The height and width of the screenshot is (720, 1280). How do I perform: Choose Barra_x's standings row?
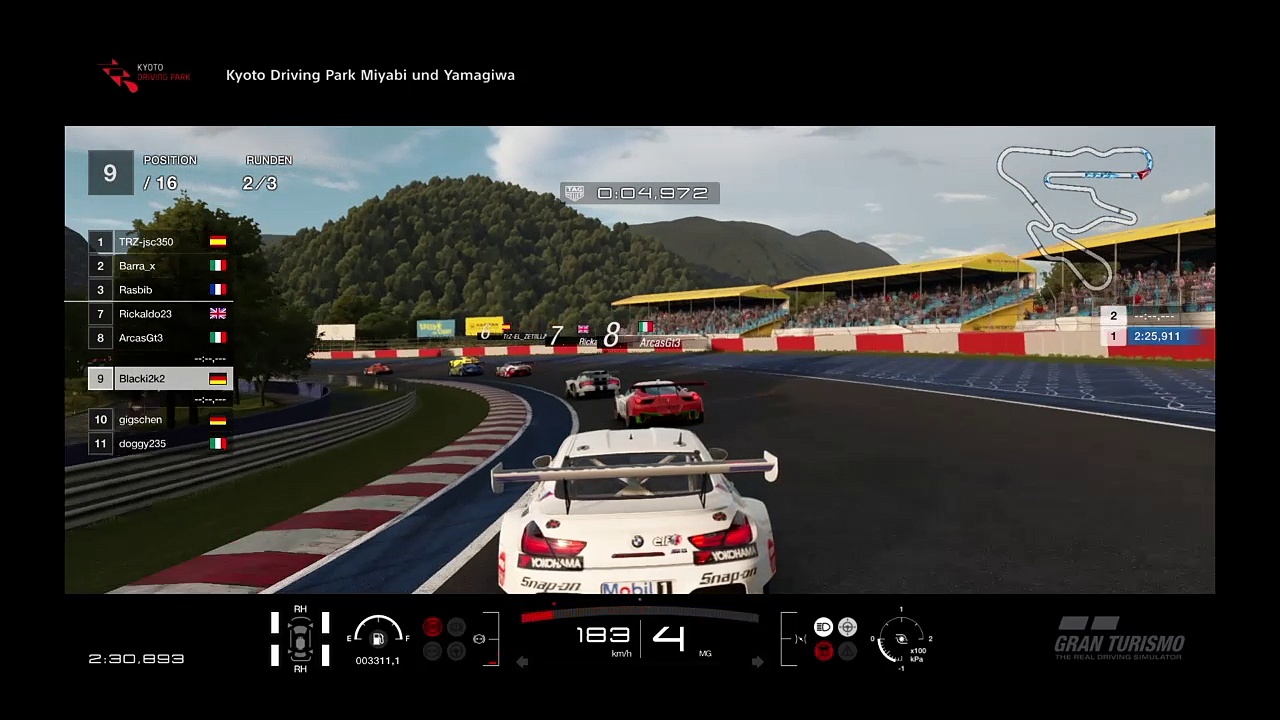tap(160, 266)
